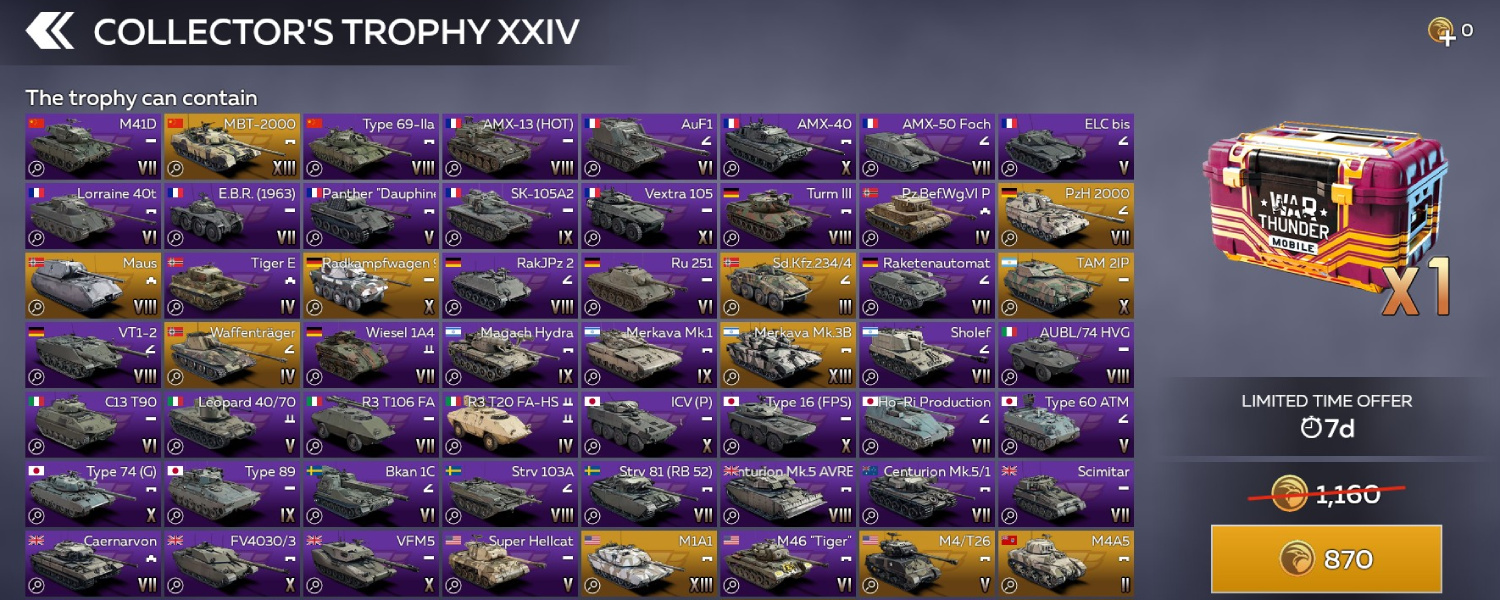
Task: Pick the Super Hellcat card
Action: [510, 564]
